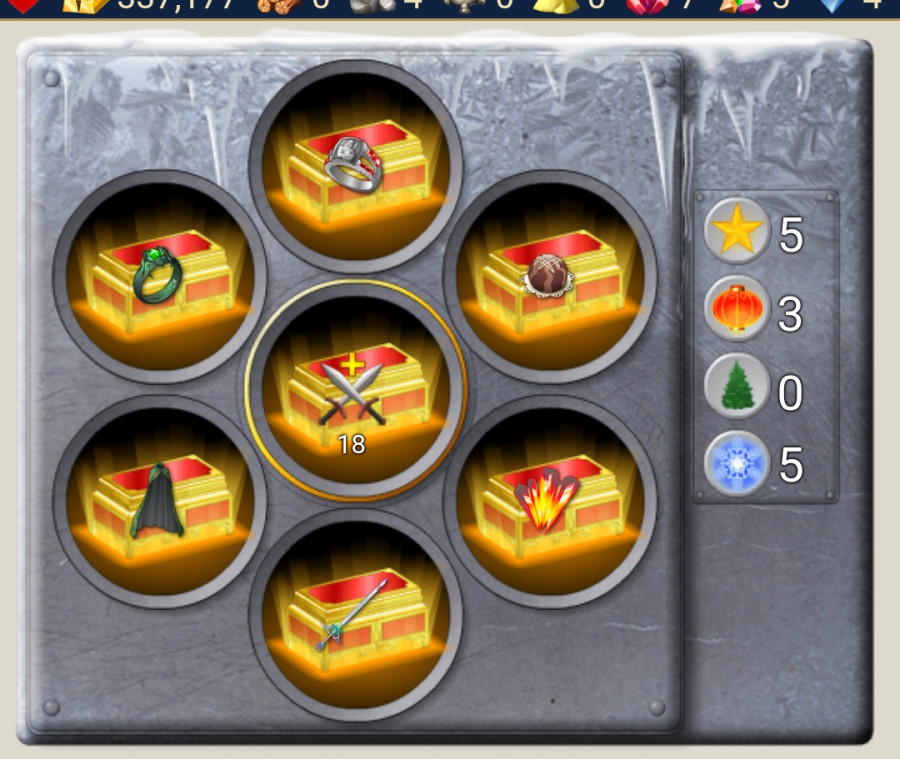
Task: Select the blue snowflake token icon
Action: (x=737, y=465)
